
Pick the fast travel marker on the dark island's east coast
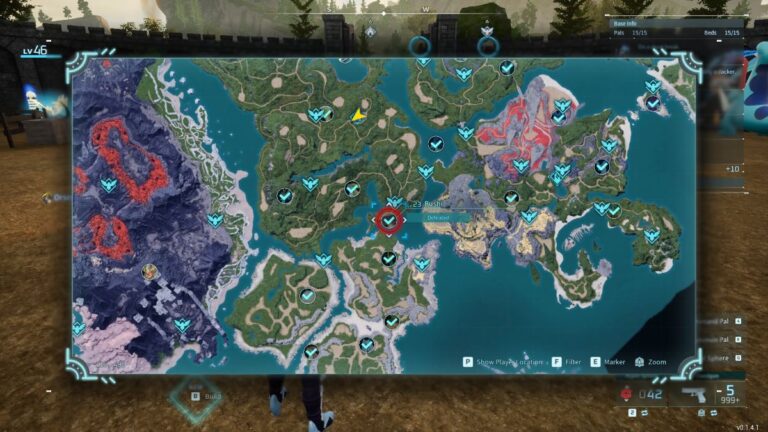pos(214,220)
